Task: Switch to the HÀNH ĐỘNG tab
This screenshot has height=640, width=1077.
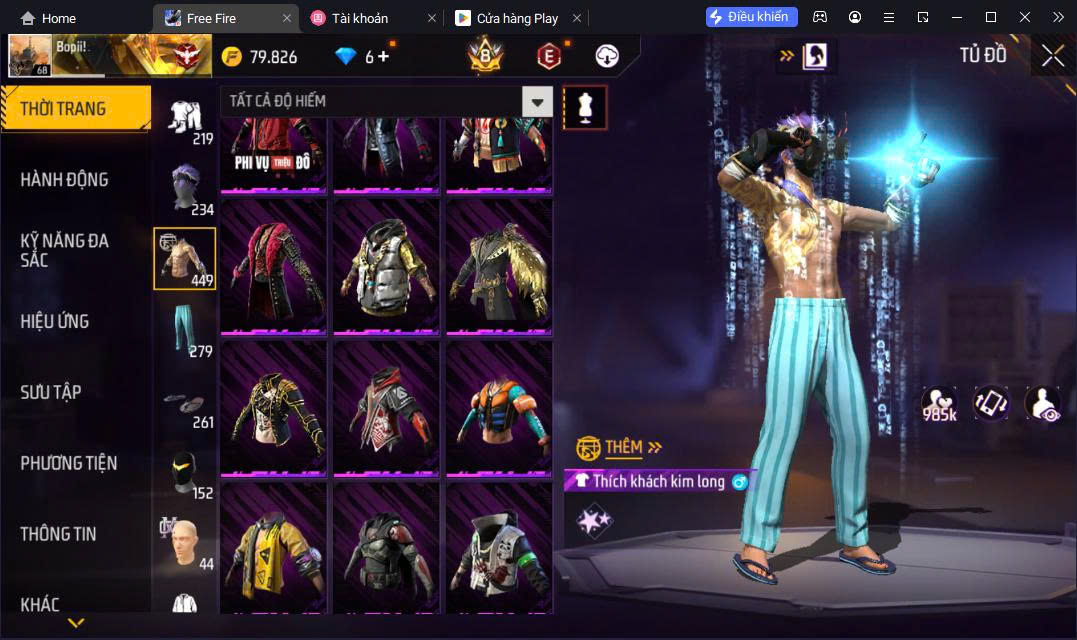Action: [65, 180]
